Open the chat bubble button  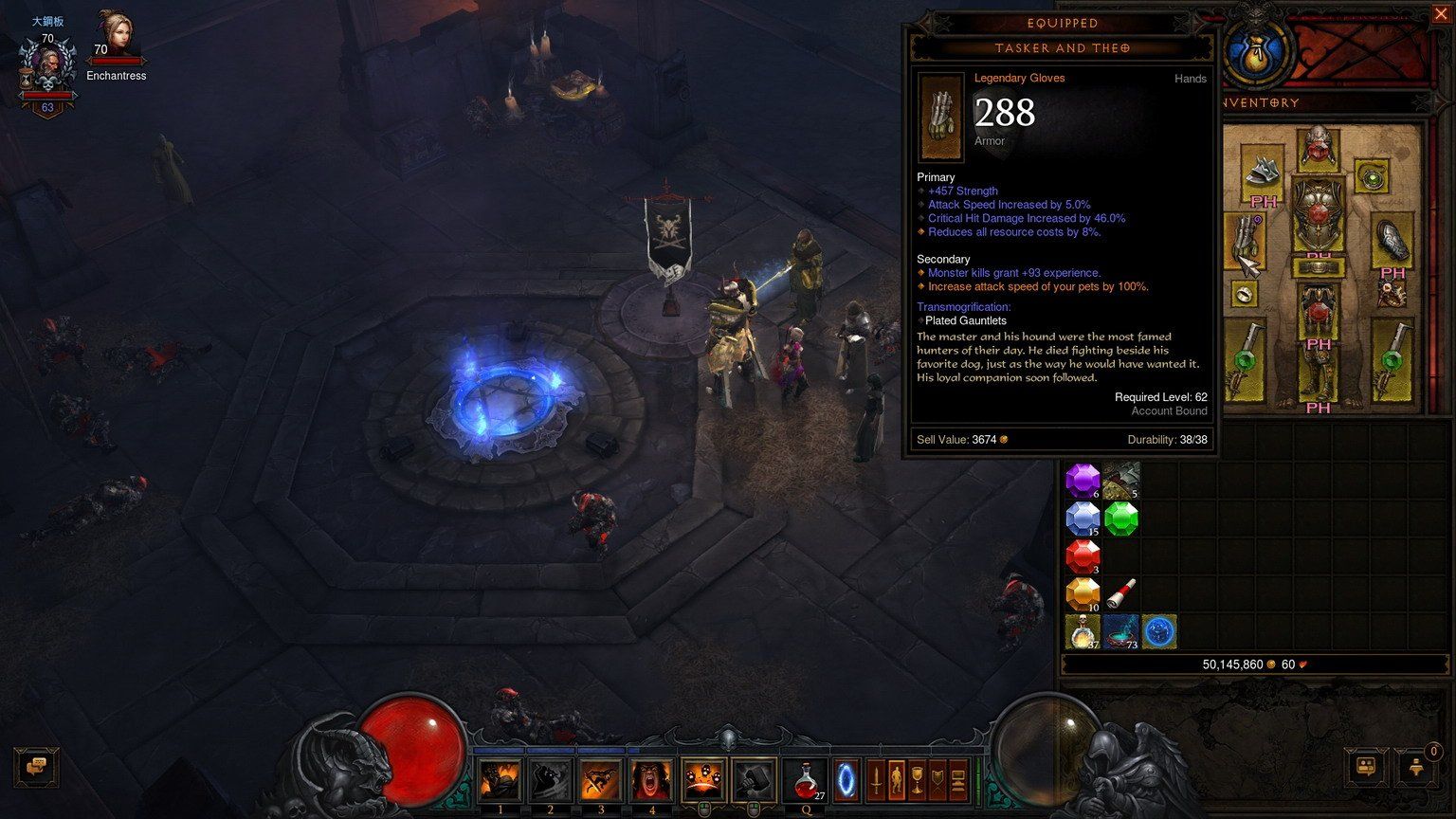pos(37,766)
